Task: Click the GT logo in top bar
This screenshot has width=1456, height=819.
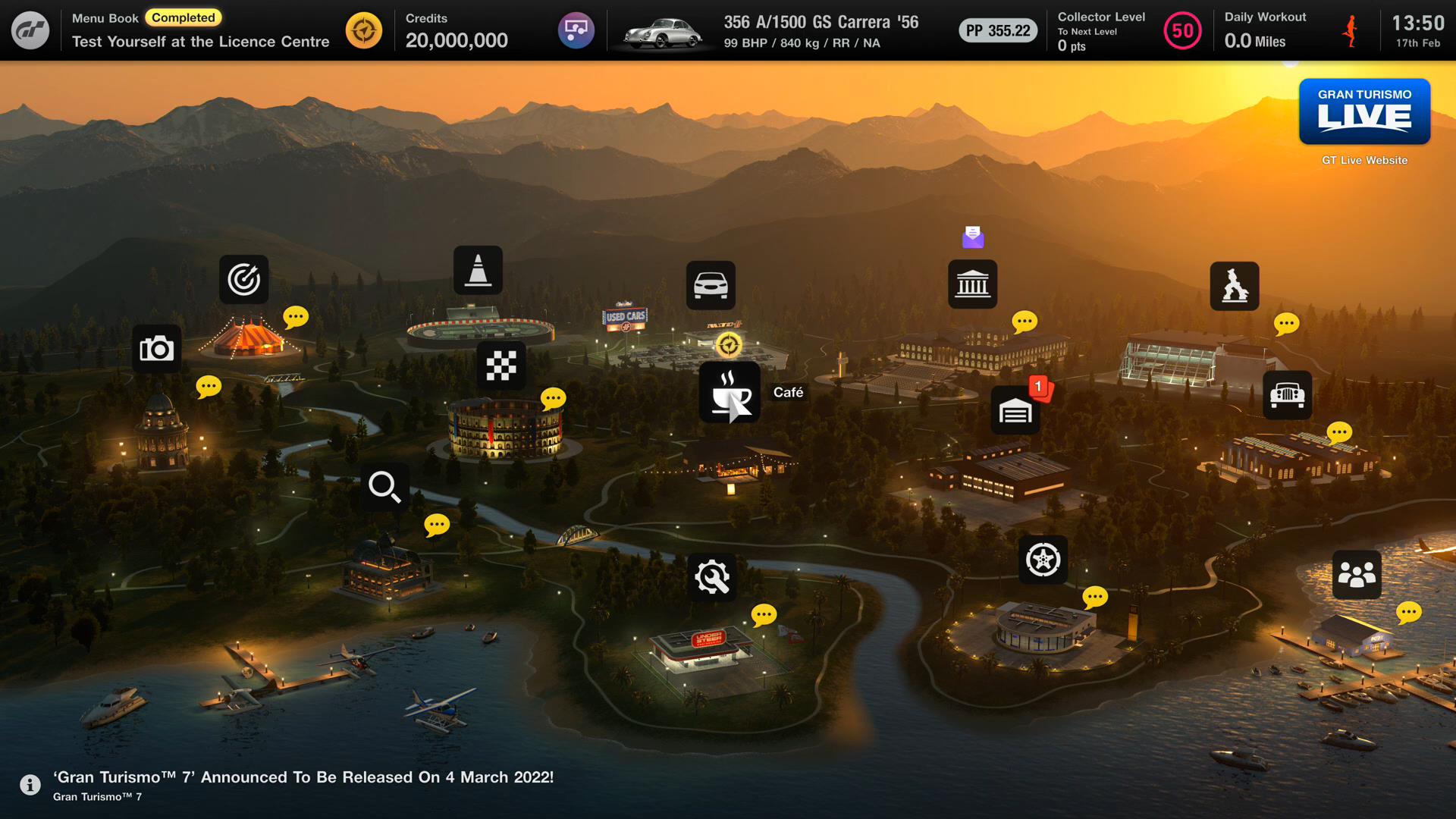Action: click(30, 30)
